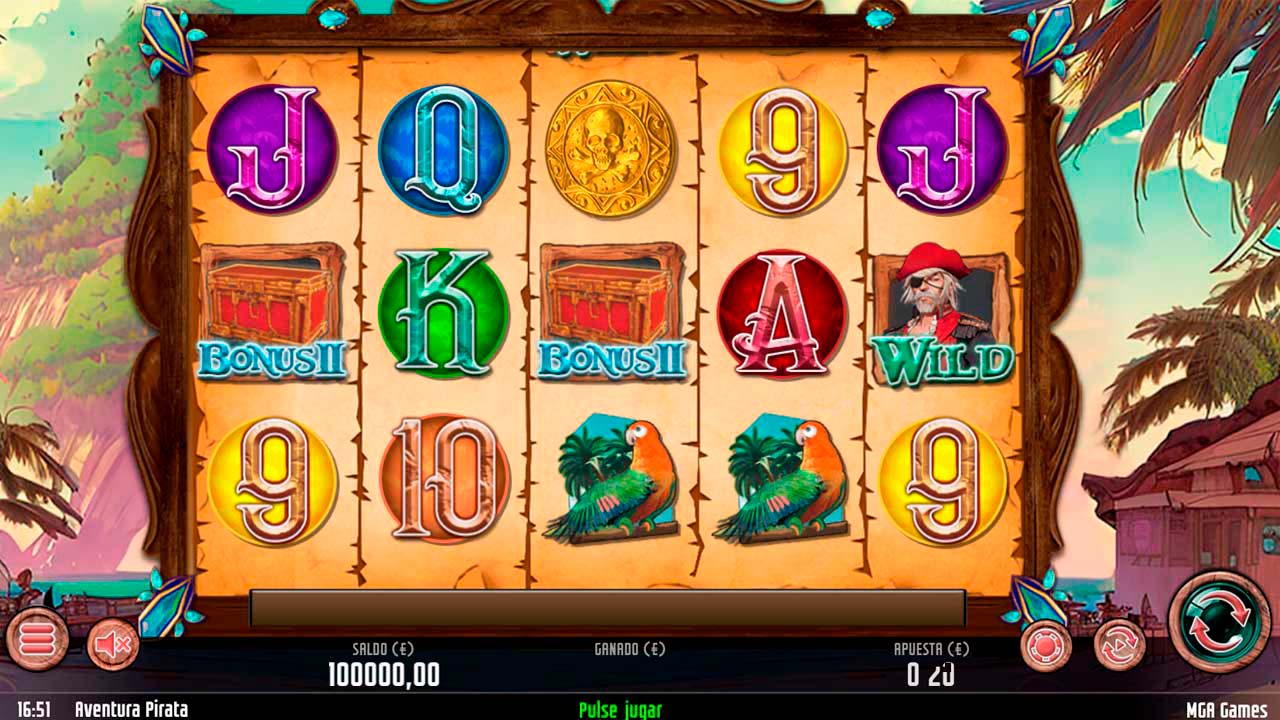Spin the reels with the large green button
Viewport: 1280px width, 720px height.
[x=1219, y=621]
